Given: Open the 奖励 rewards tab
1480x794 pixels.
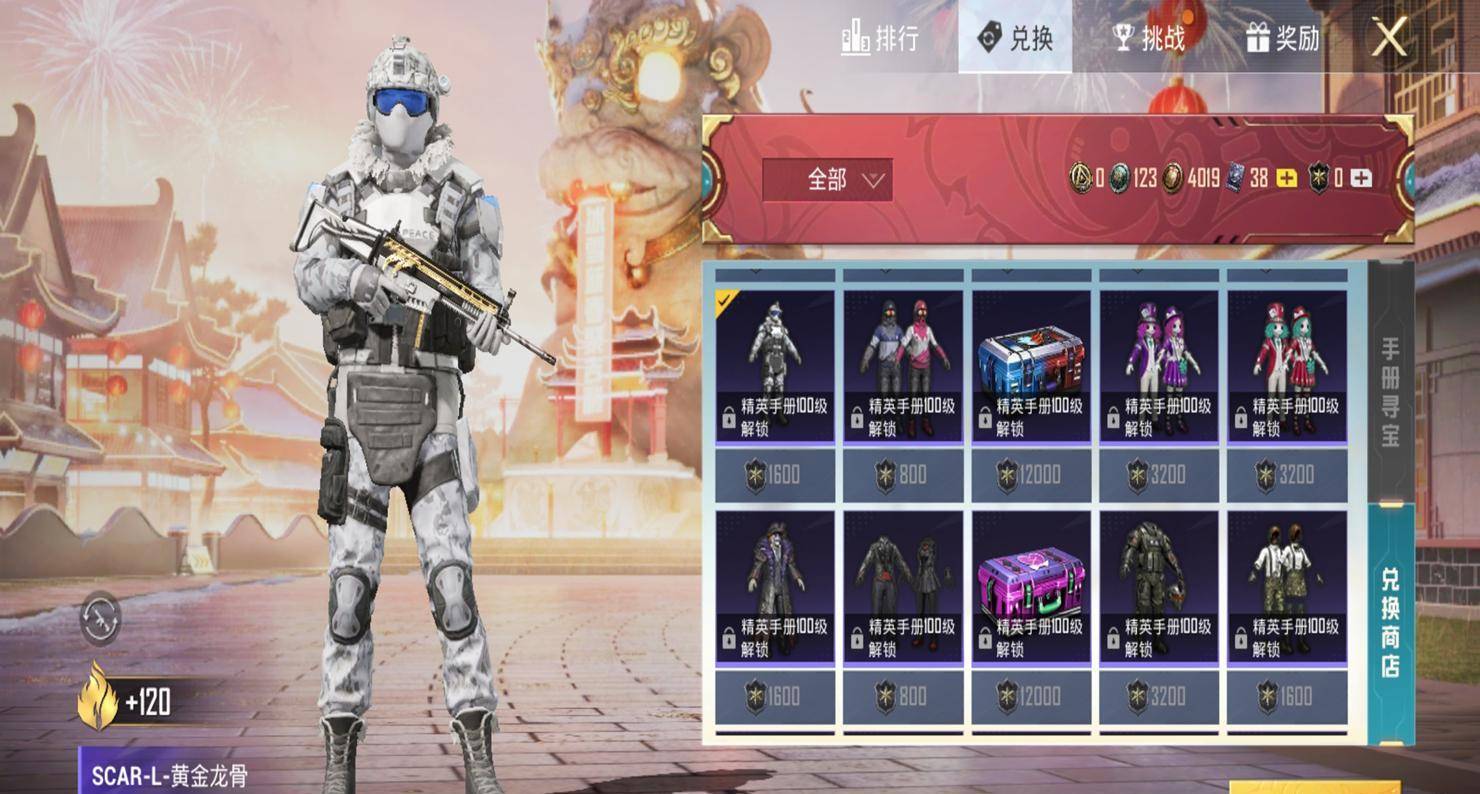Looking at the screenshot, I should click(1283, 38).
